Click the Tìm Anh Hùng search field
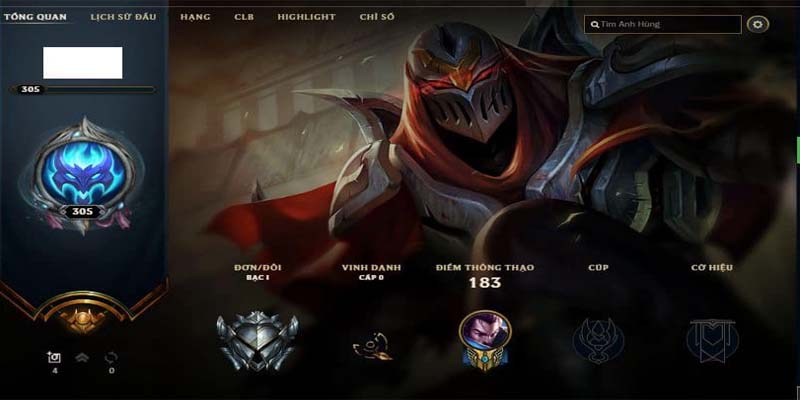The image size is (800, 400). pos(664,24)
